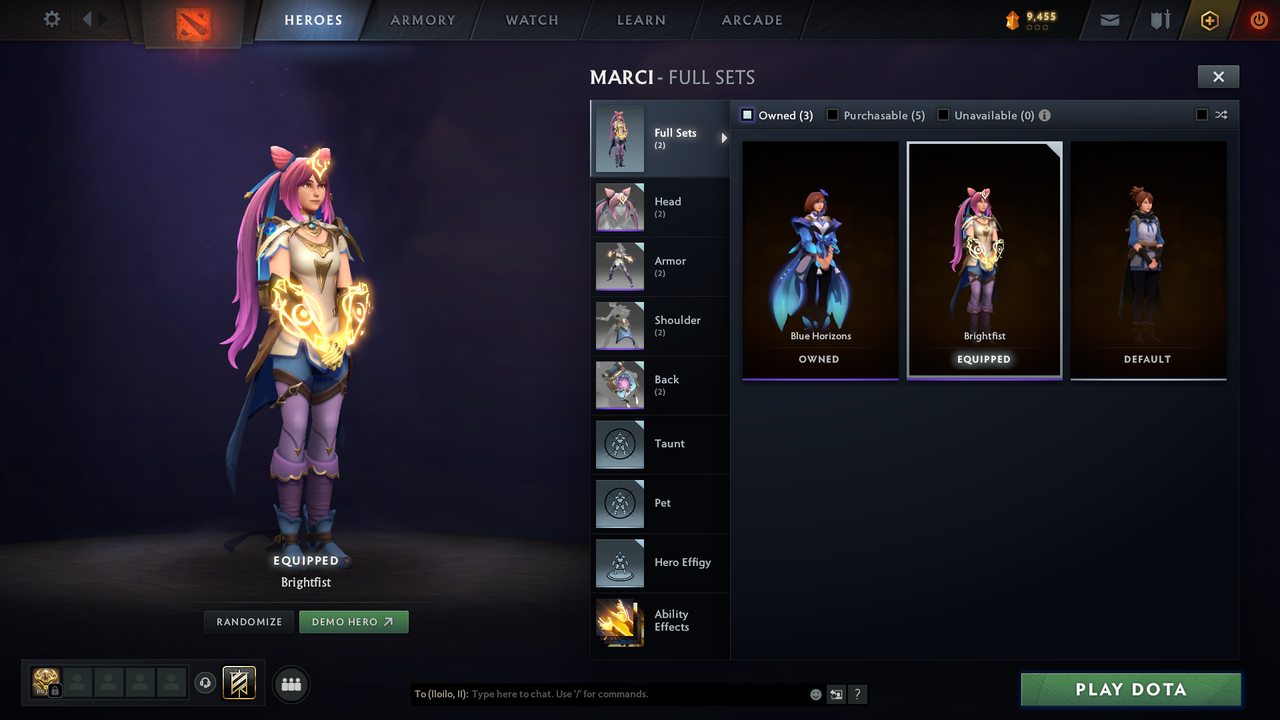This screenshot has width=1280, height=720.
Task: Switch to the ARCADE tab
Action: point(751,20)
